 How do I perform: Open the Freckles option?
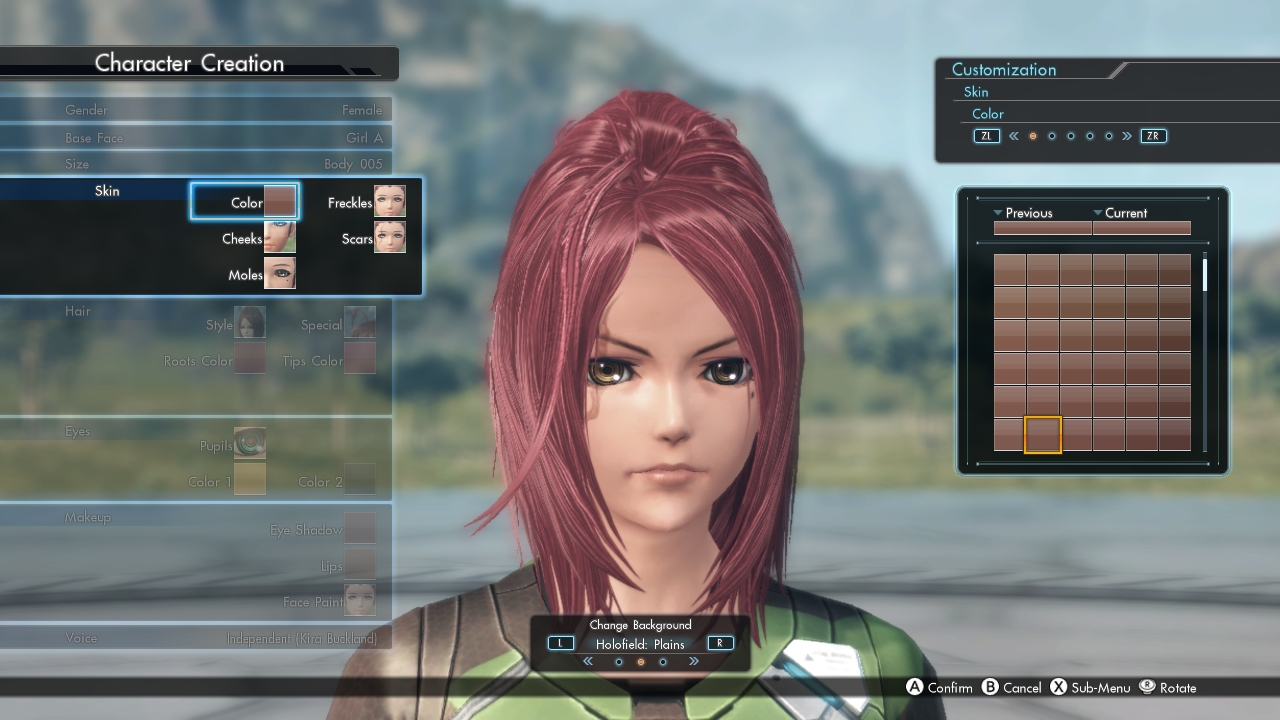tap(366, 202)
